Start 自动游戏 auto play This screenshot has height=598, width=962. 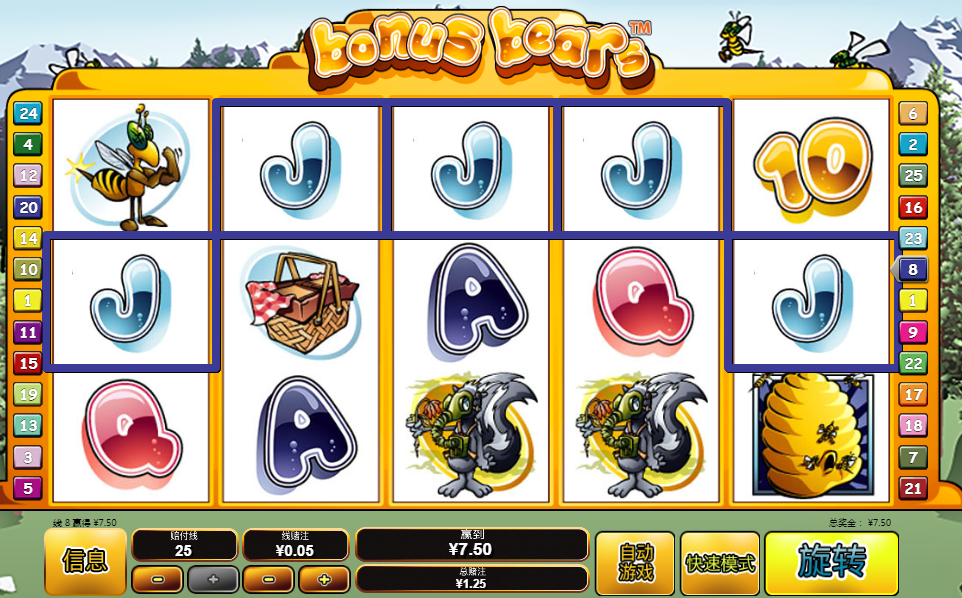click(x=635, y=563)
